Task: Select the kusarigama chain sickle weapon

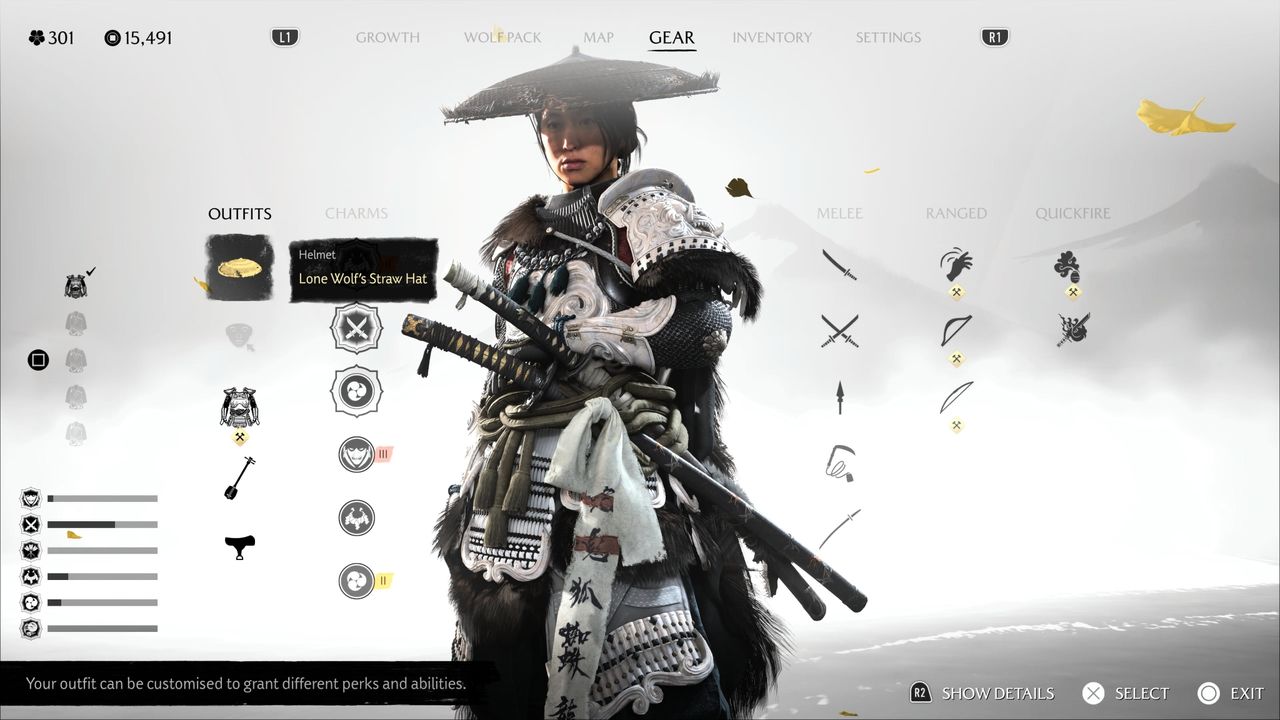Action: [x=839, y=463]
